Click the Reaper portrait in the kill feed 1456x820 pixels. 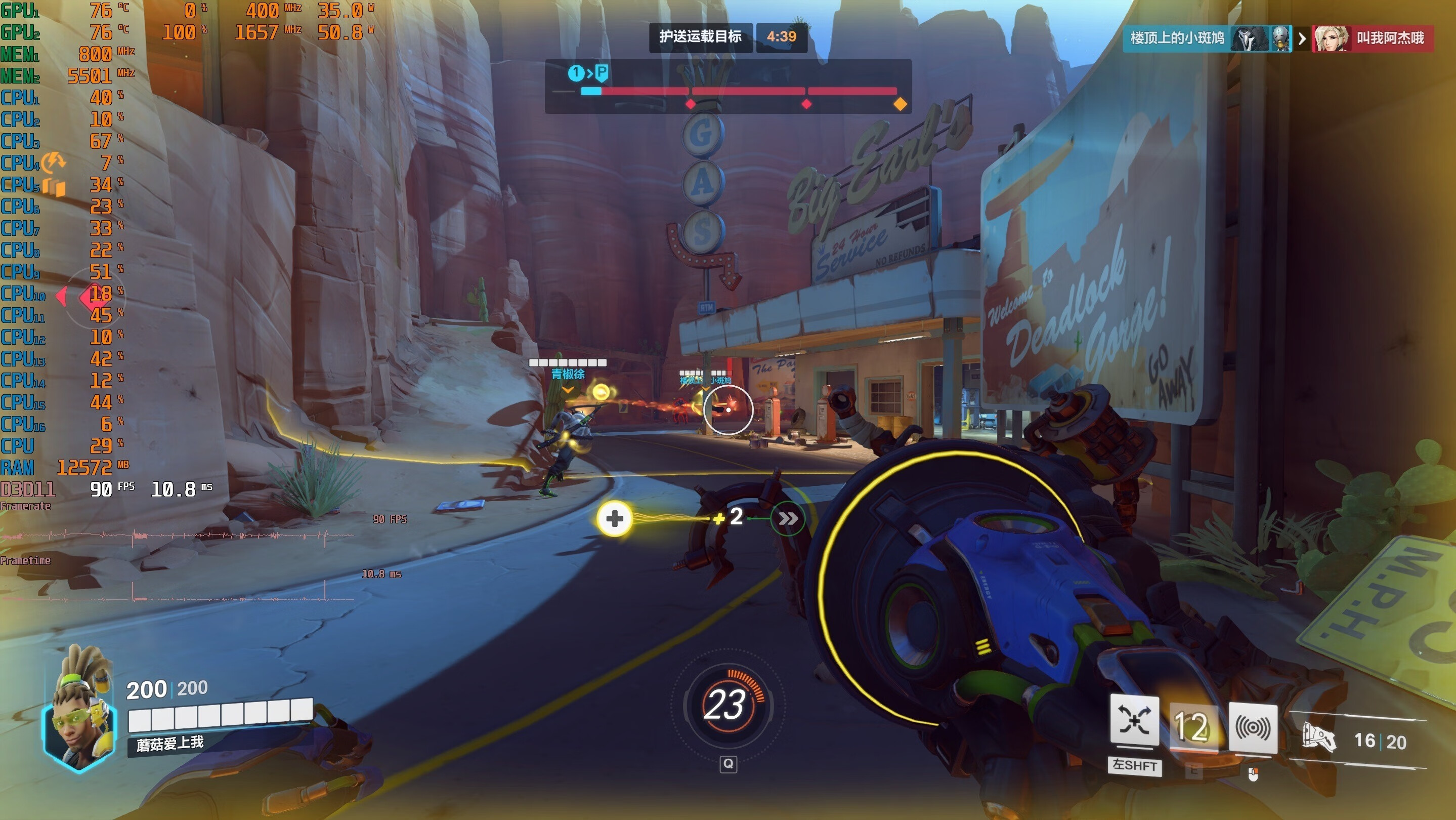(x=1249, y=38)
